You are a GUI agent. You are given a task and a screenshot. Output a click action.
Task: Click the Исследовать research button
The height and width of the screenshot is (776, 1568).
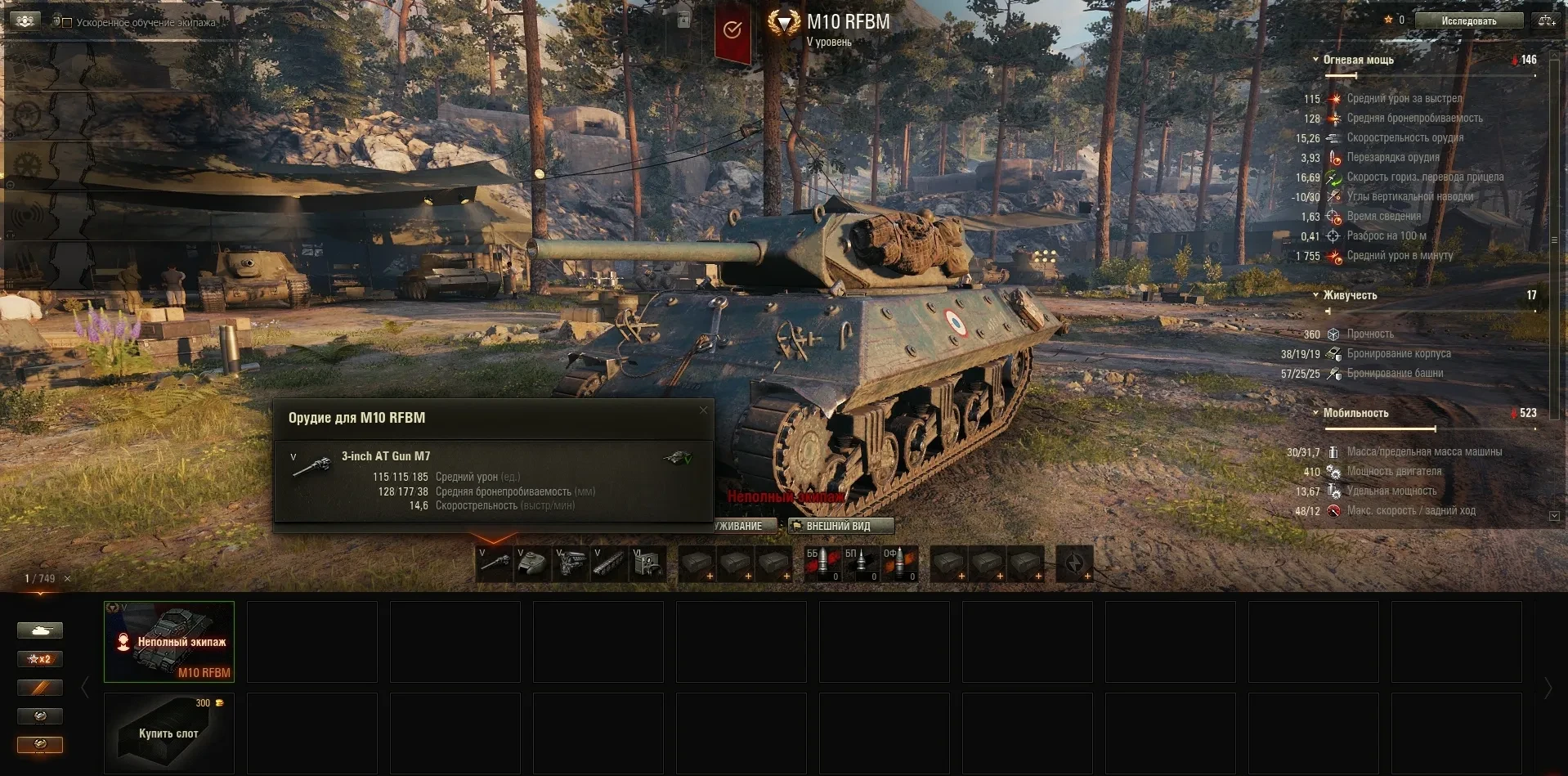click(1468, 21)
